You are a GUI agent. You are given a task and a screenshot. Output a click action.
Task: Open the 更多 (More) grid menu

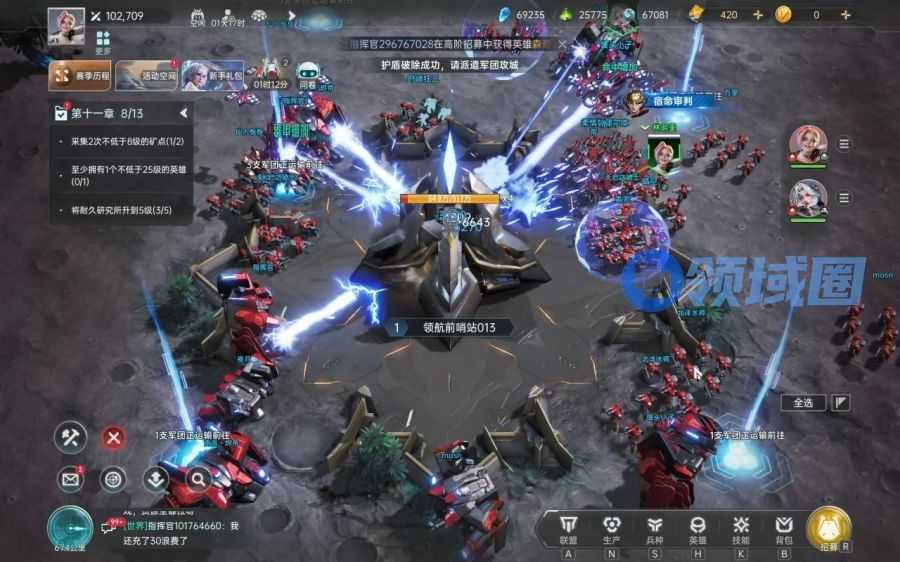[103, 40]
